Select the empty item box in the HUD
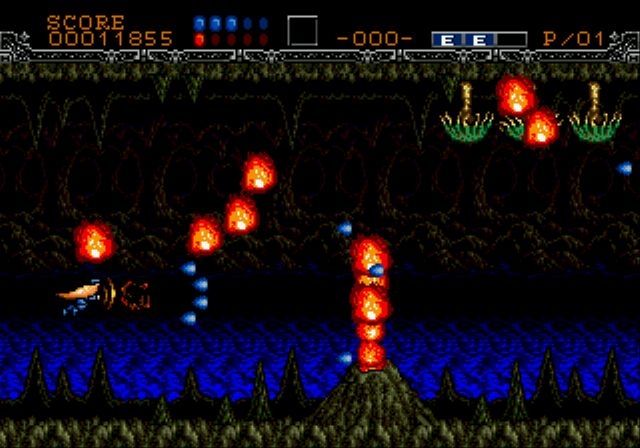This screenshot has width=640, height=448. pos(302,31)
